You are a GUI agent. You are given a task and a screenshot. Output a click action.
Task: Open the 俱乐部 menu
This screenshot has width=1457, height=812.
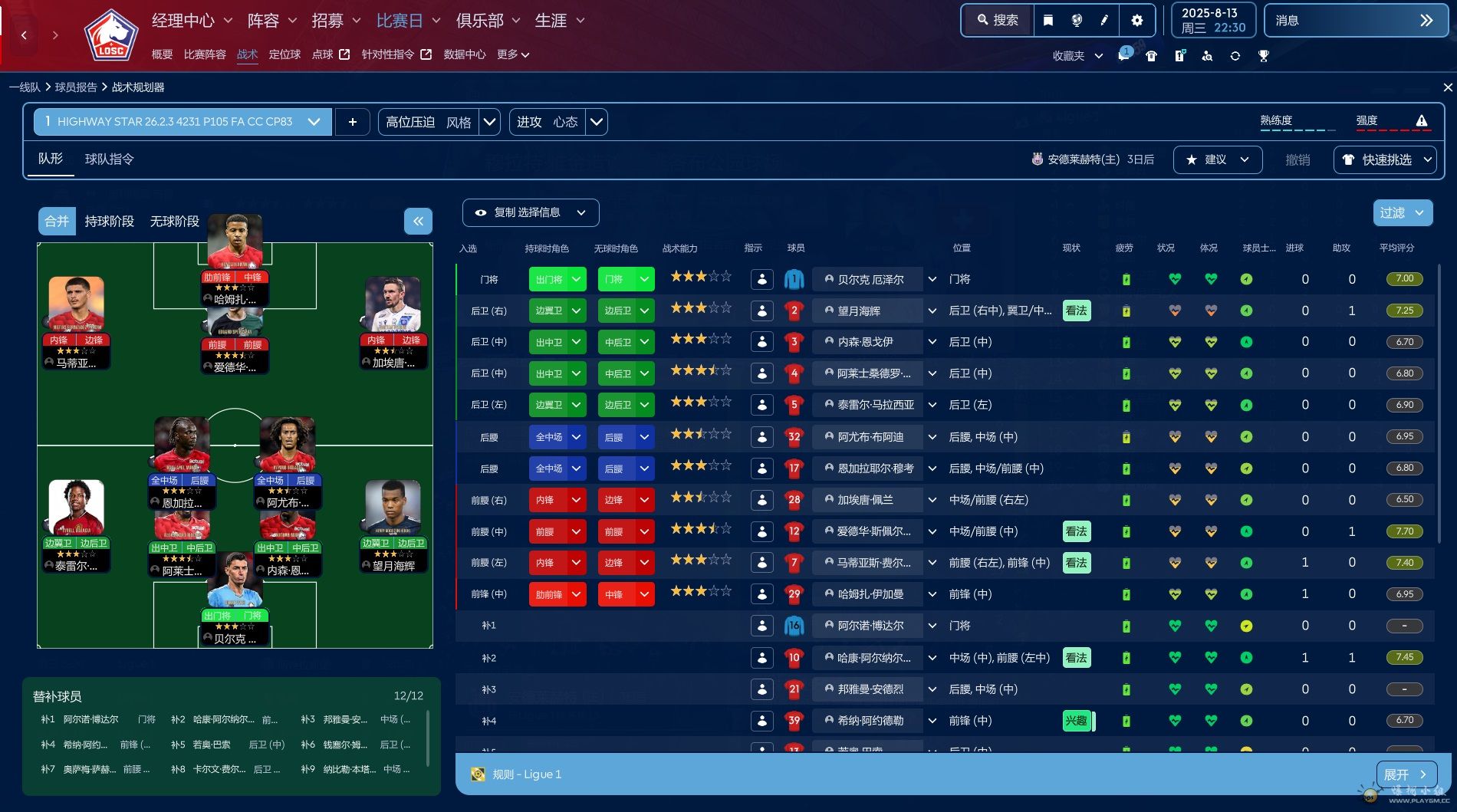point(488,21)
